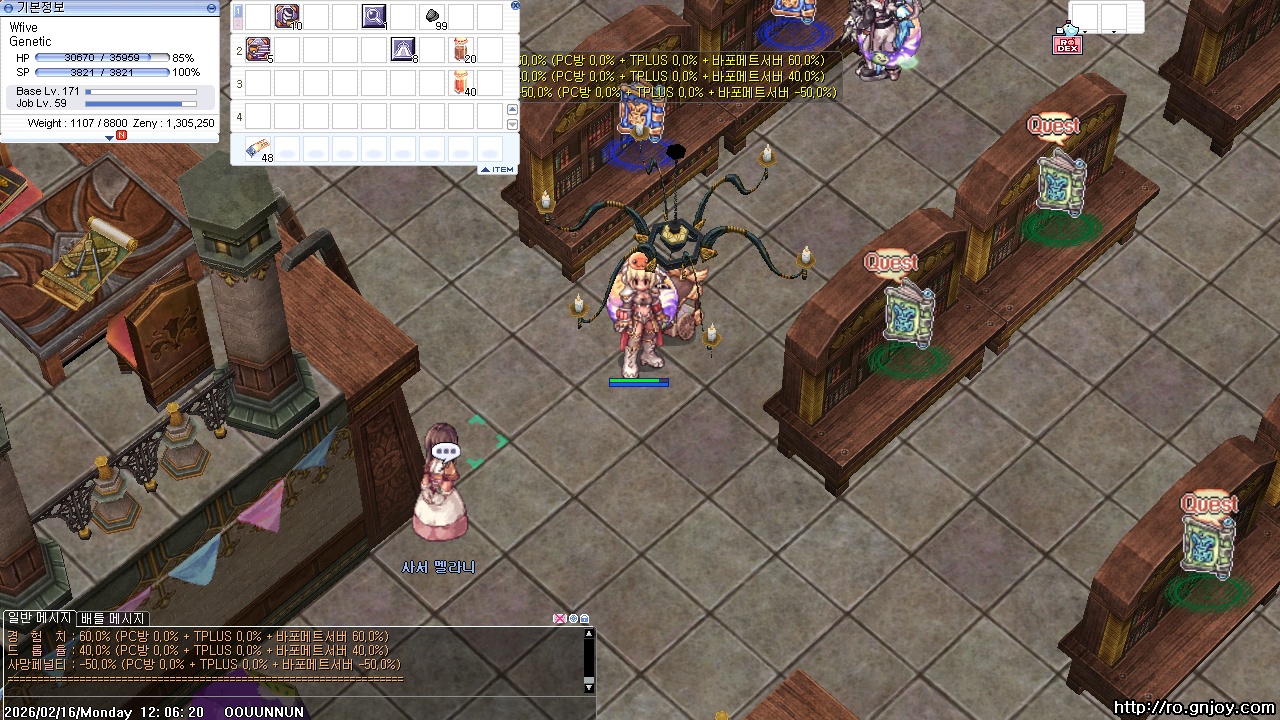Select the dark stone item stack of 99

tap(433, 17)
